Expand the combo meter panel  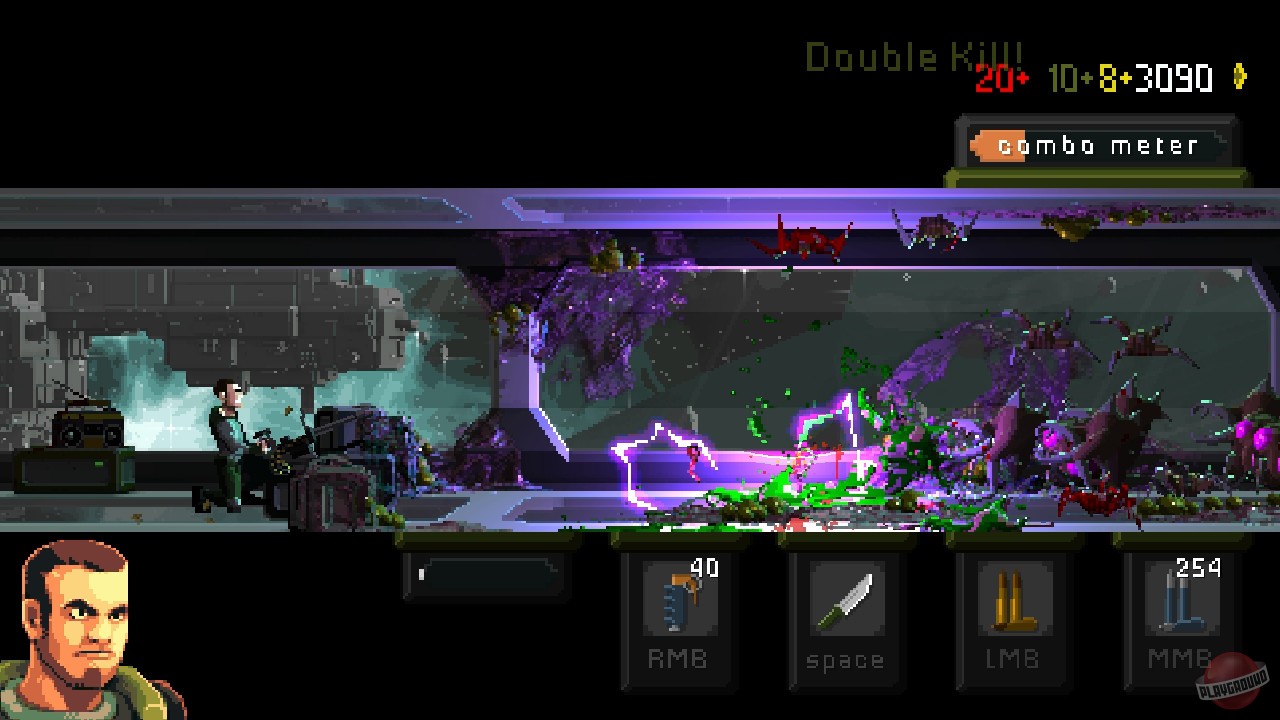(x=1096, y=145)
